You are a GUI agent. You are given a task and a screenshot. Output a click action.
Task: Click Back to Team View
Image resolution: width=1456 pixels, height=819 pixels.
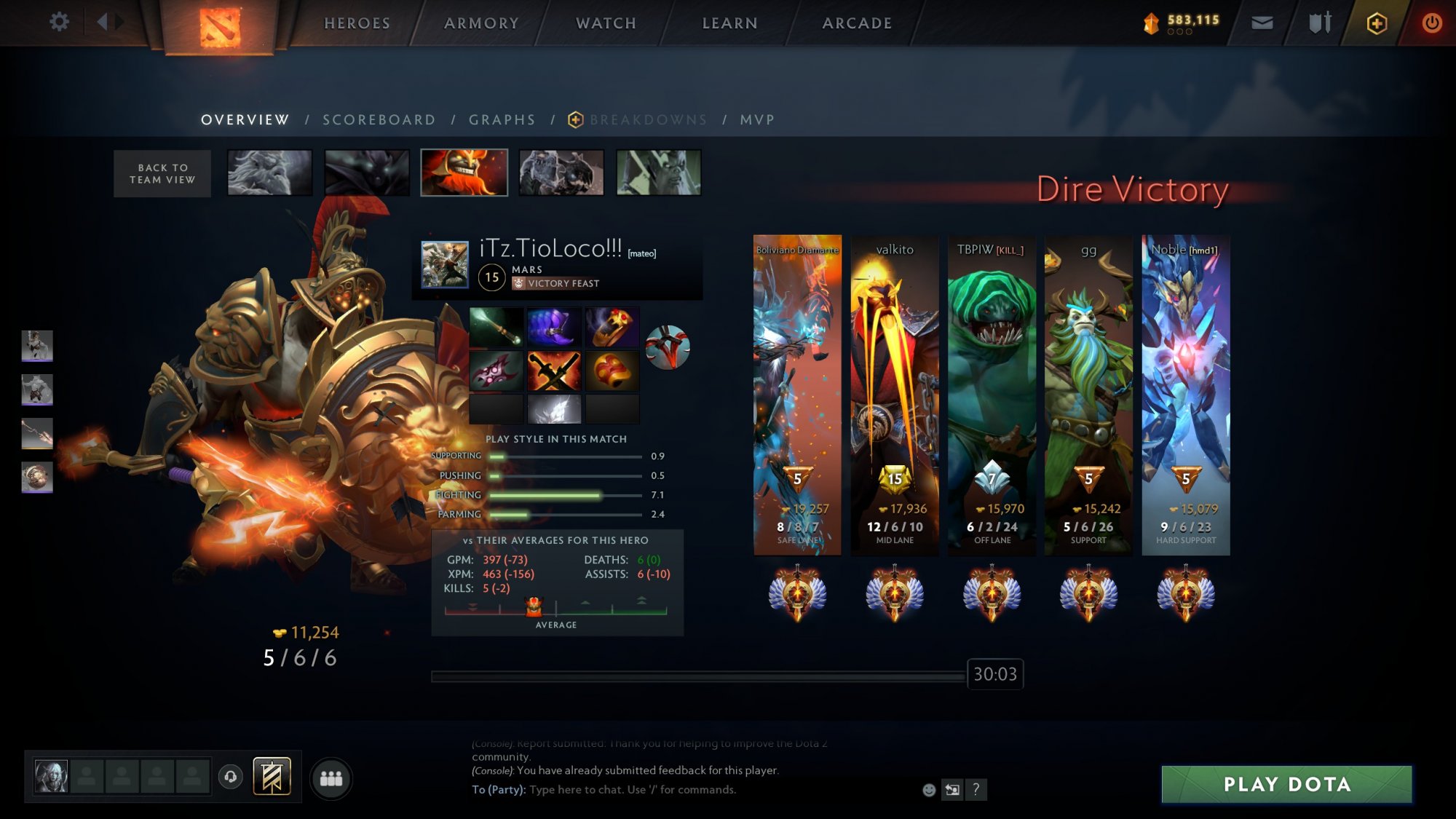162,173
